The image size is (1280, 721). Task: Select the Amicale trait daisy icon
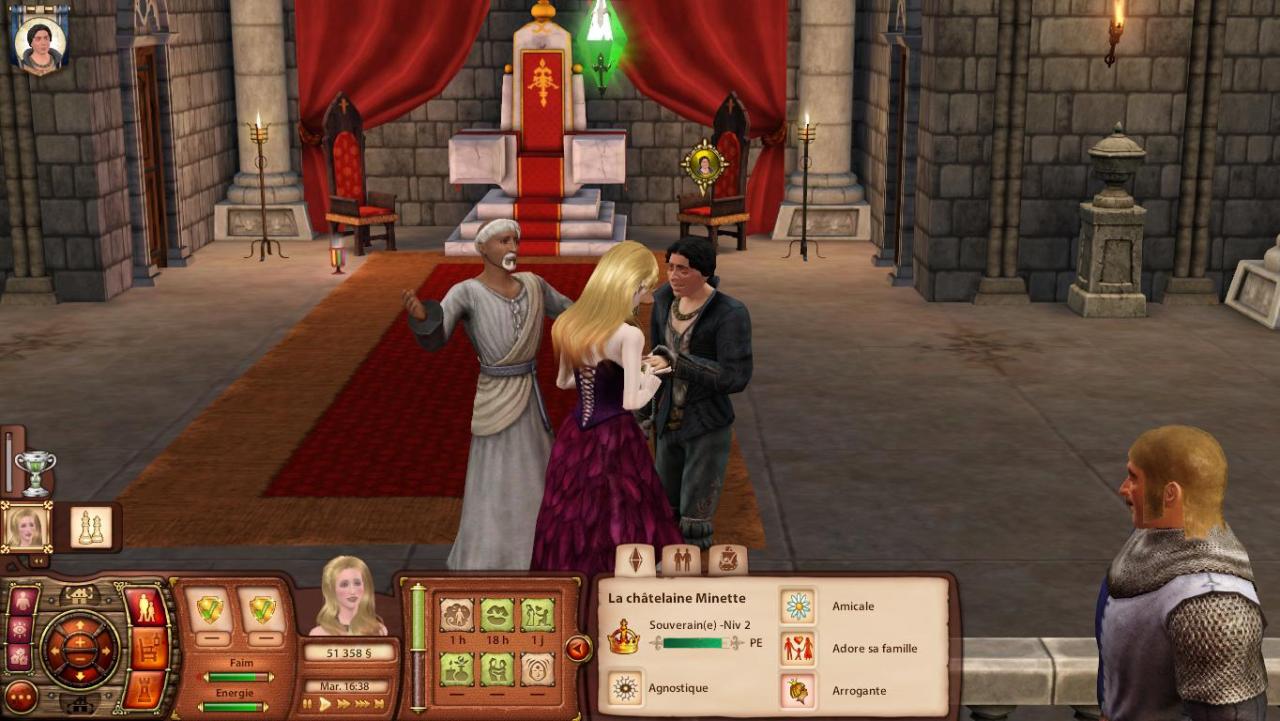pyautogui.click(x=797, y=606)
